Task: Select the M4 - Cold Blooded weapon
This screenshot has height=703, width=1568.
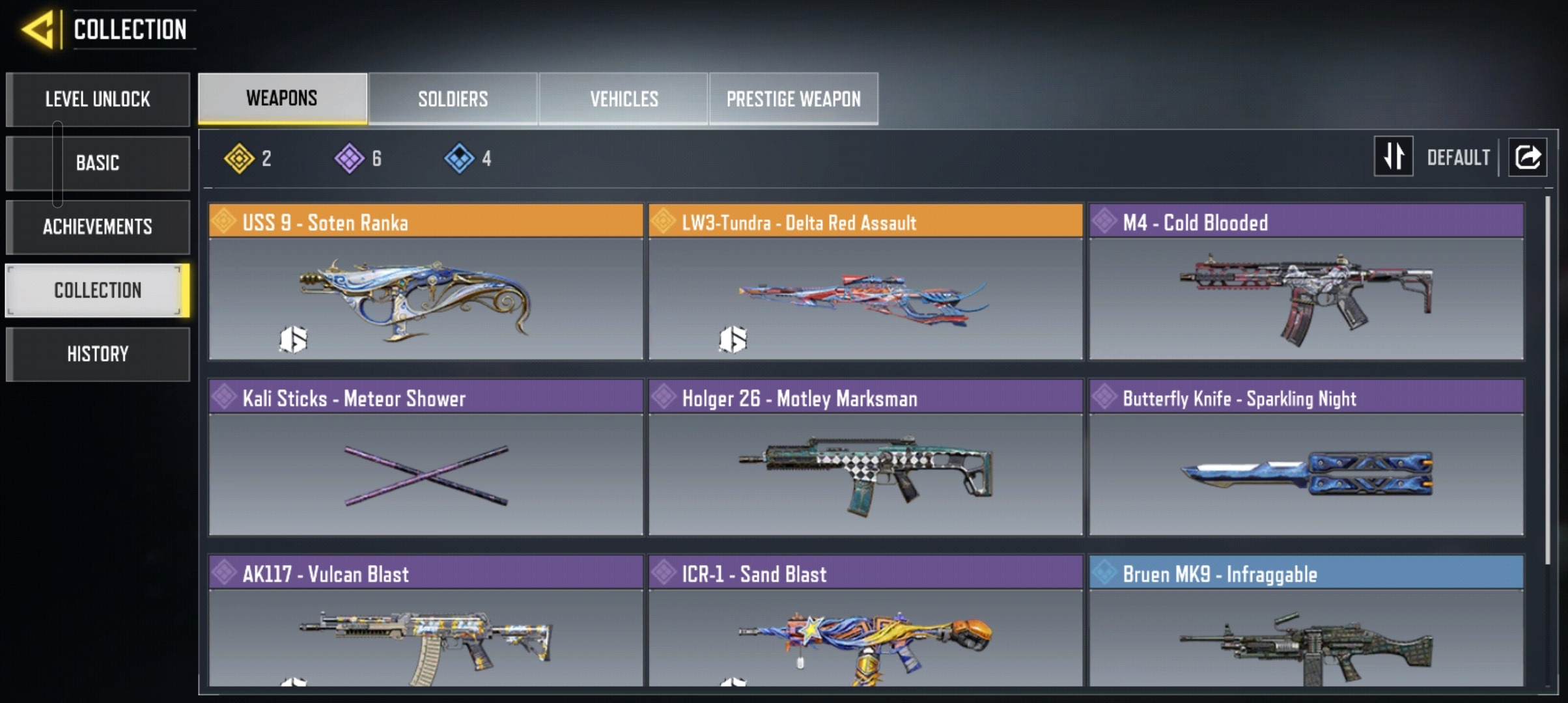Action: pos(1306,282)
